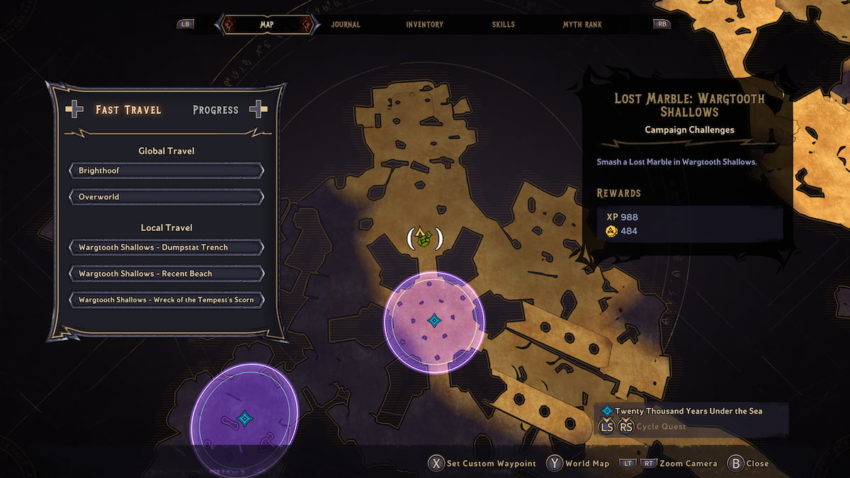The height and width of the screenshot is (478, 850).
Task: Select the quest marker in the purple circle
Action: tap(245, 418)
